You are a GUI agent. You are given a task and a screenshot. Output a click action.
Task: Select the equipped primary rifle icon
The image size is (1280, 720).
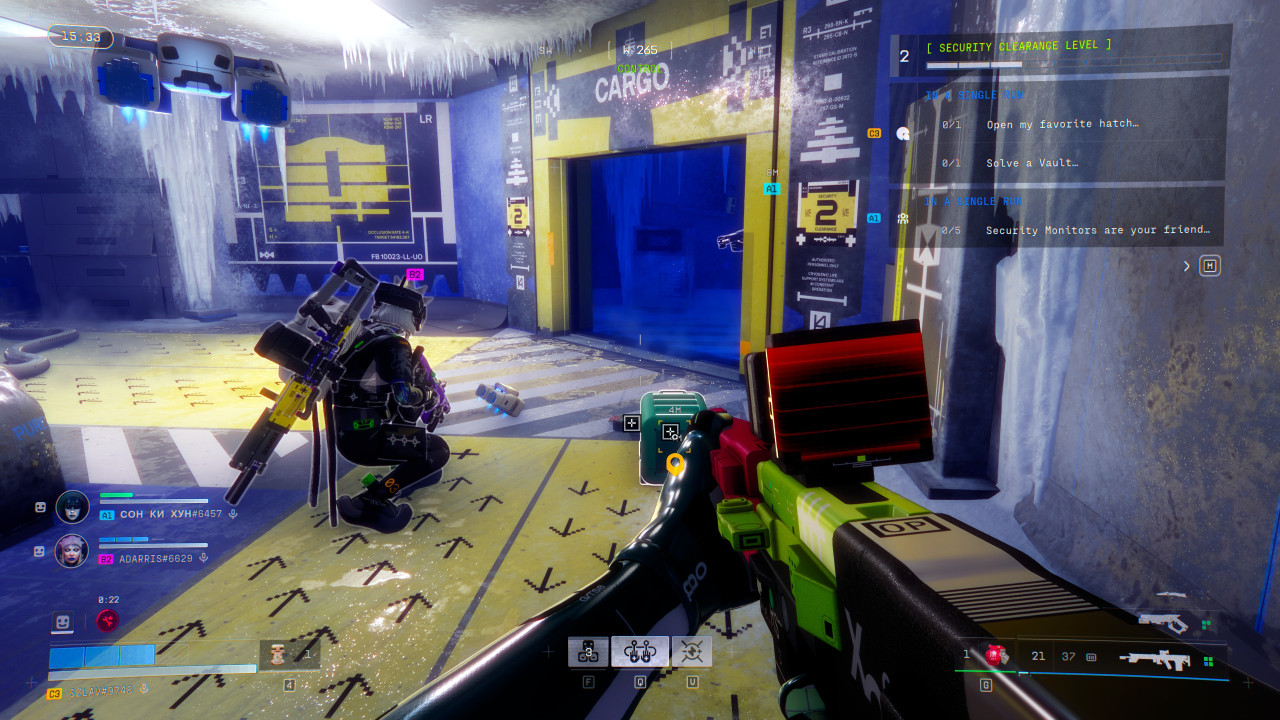(1156, 659)
